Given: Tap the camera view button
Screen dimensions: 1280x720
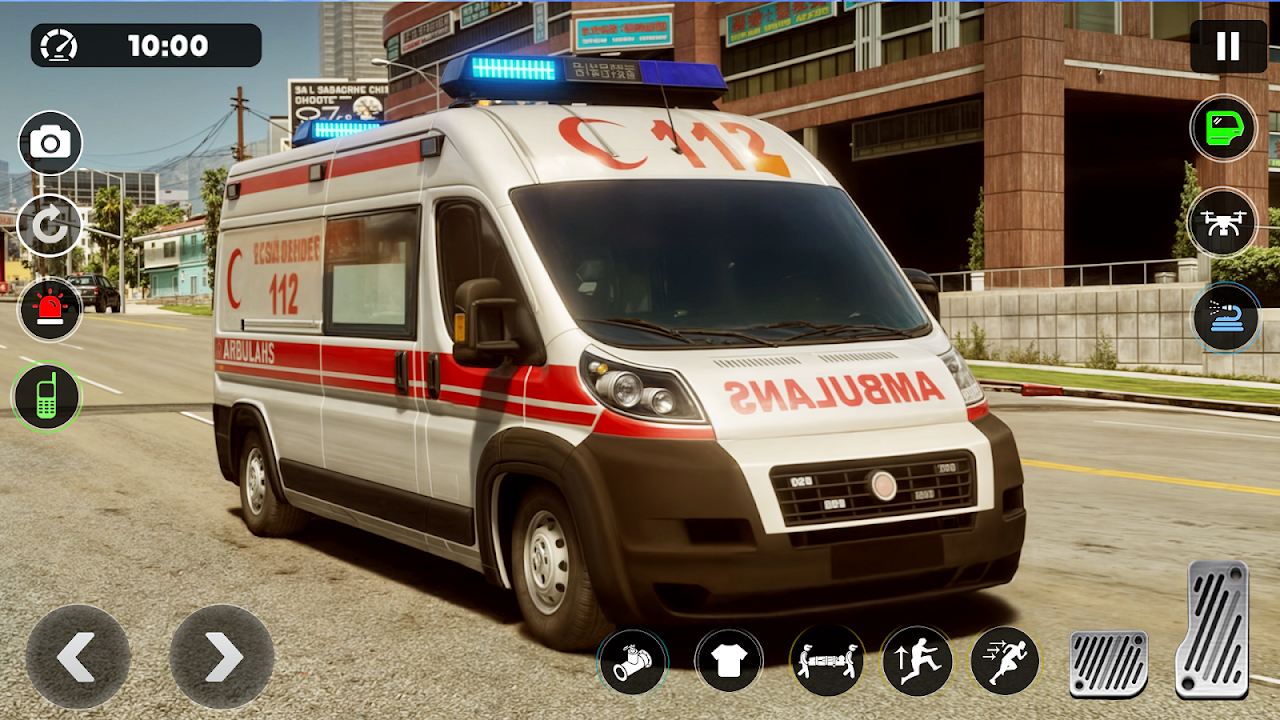Looking at the screenshot, I should [x=50, y=143].
